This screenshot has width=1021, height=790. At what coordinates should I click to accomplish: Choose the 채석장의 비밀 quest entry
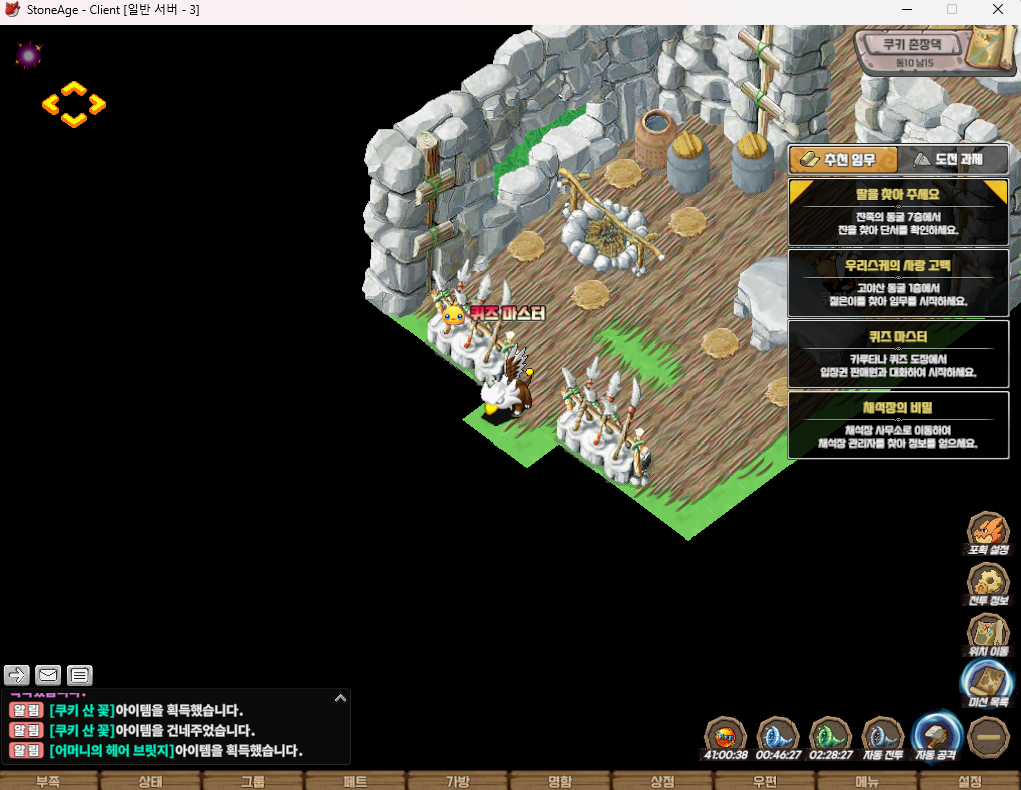[x=898, y=425]
